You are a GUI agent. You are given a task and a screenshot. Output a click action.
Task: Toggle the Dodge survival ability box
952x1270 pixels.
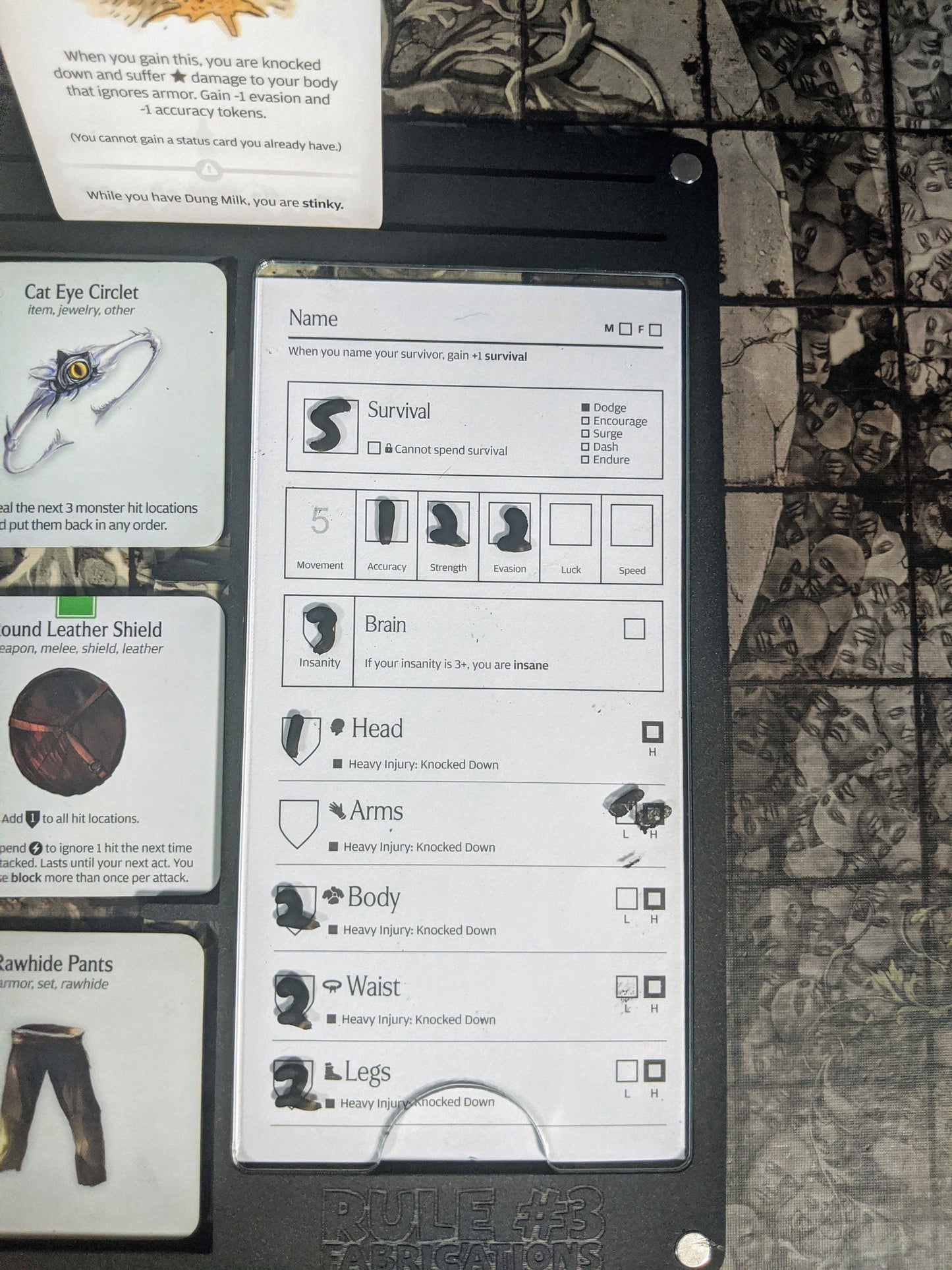point(585,408)
